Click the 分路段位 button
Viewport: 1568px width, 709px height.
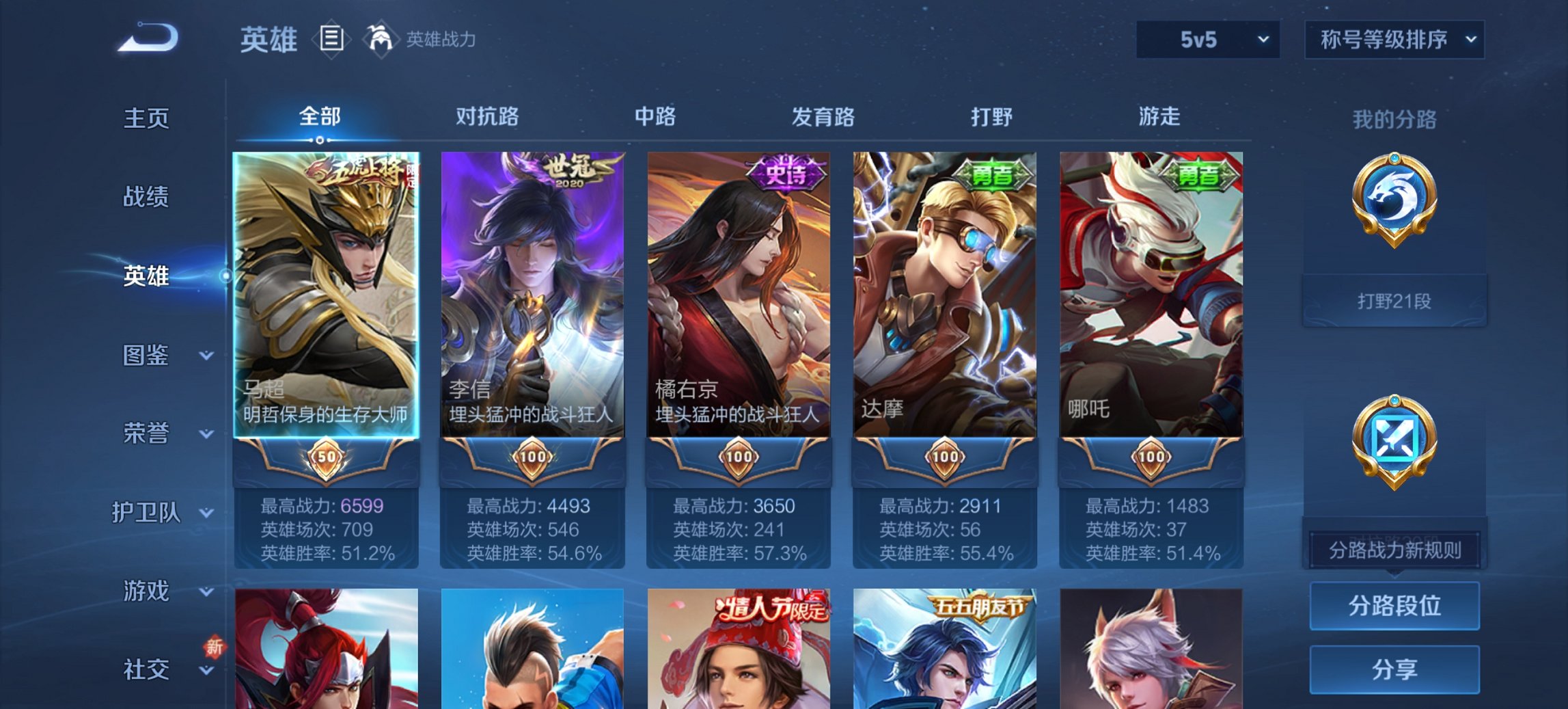[x=1394, y=605]
